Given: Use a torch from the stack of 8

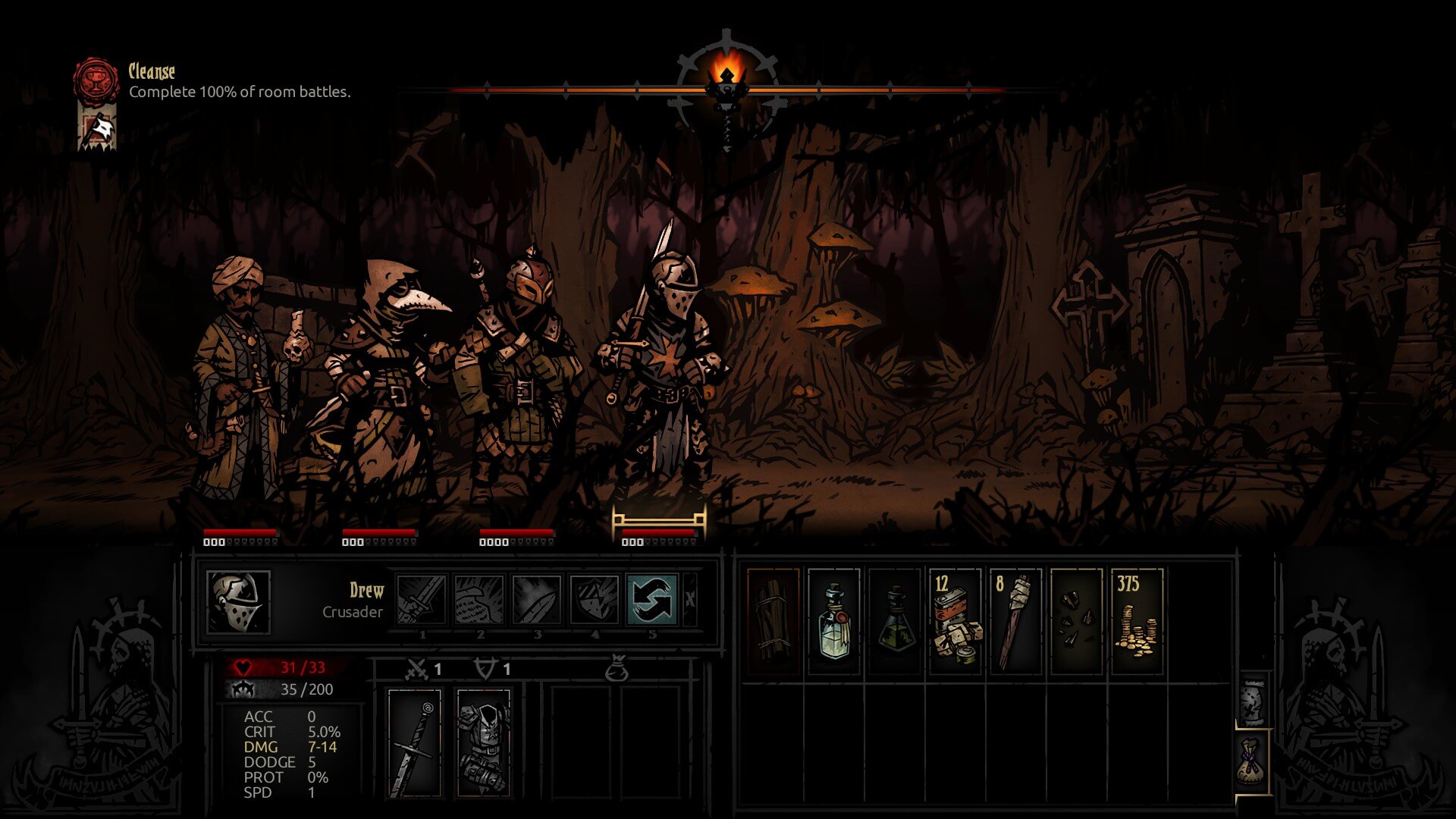Looking at the screenshot, I should 1016,621.
